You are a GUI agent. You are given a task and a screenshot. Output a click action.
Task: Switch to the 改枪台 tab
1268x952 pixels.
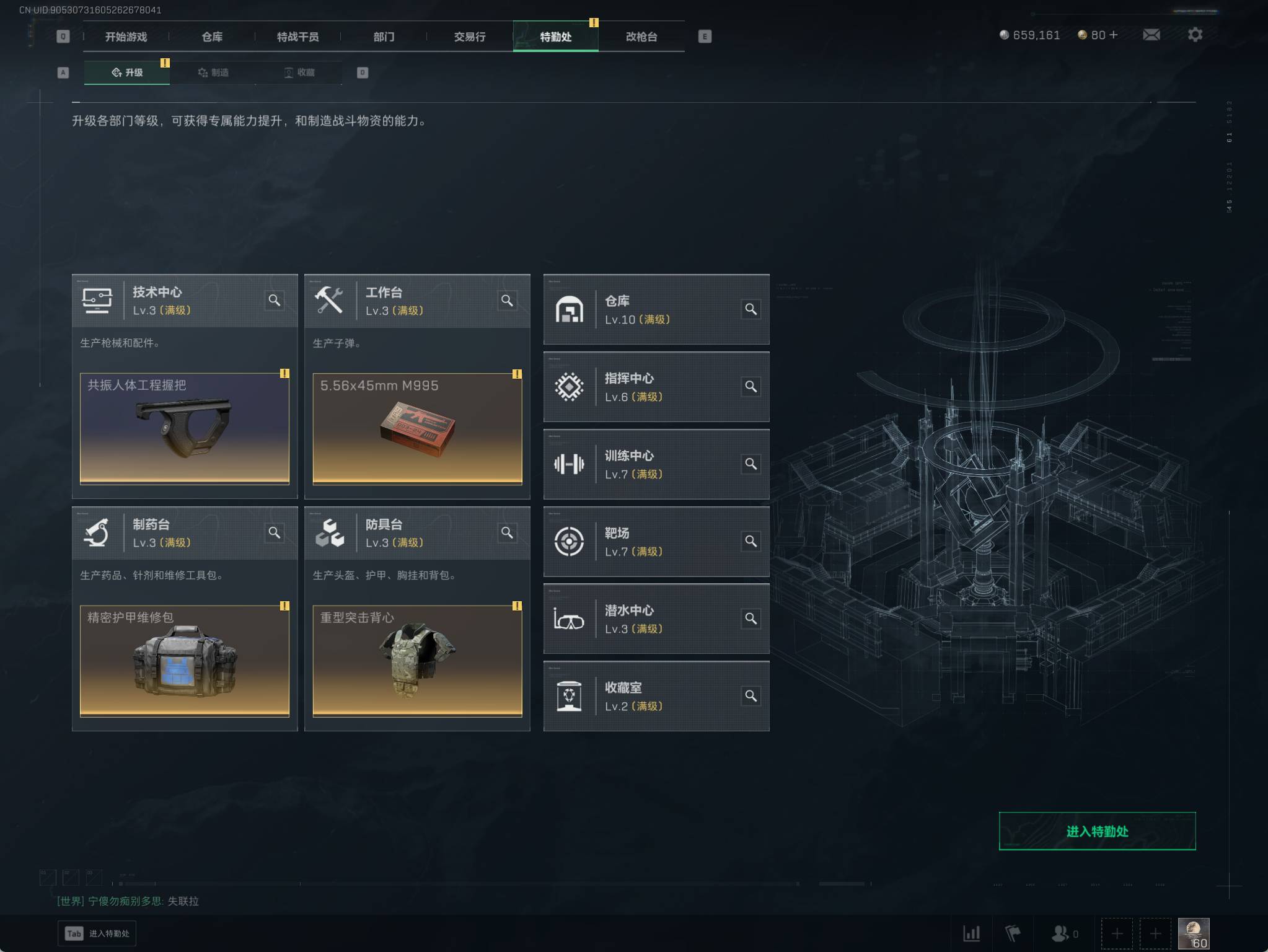pyautogui.click(x=641, y=37)
